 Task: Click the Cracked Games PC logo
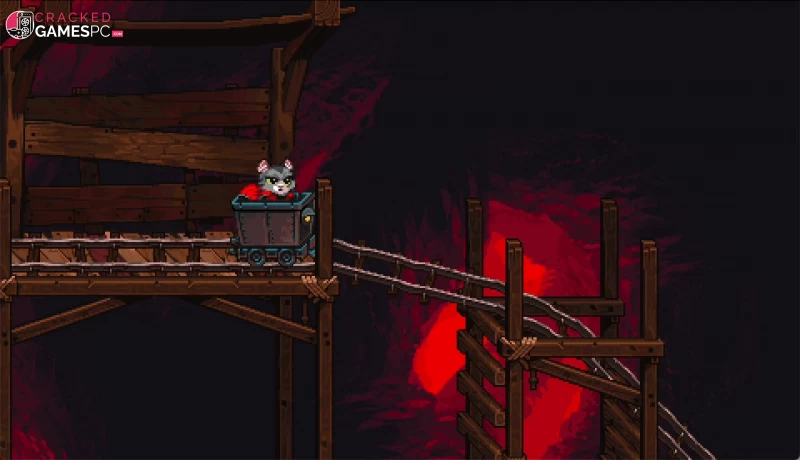click(x=62, y=25)
